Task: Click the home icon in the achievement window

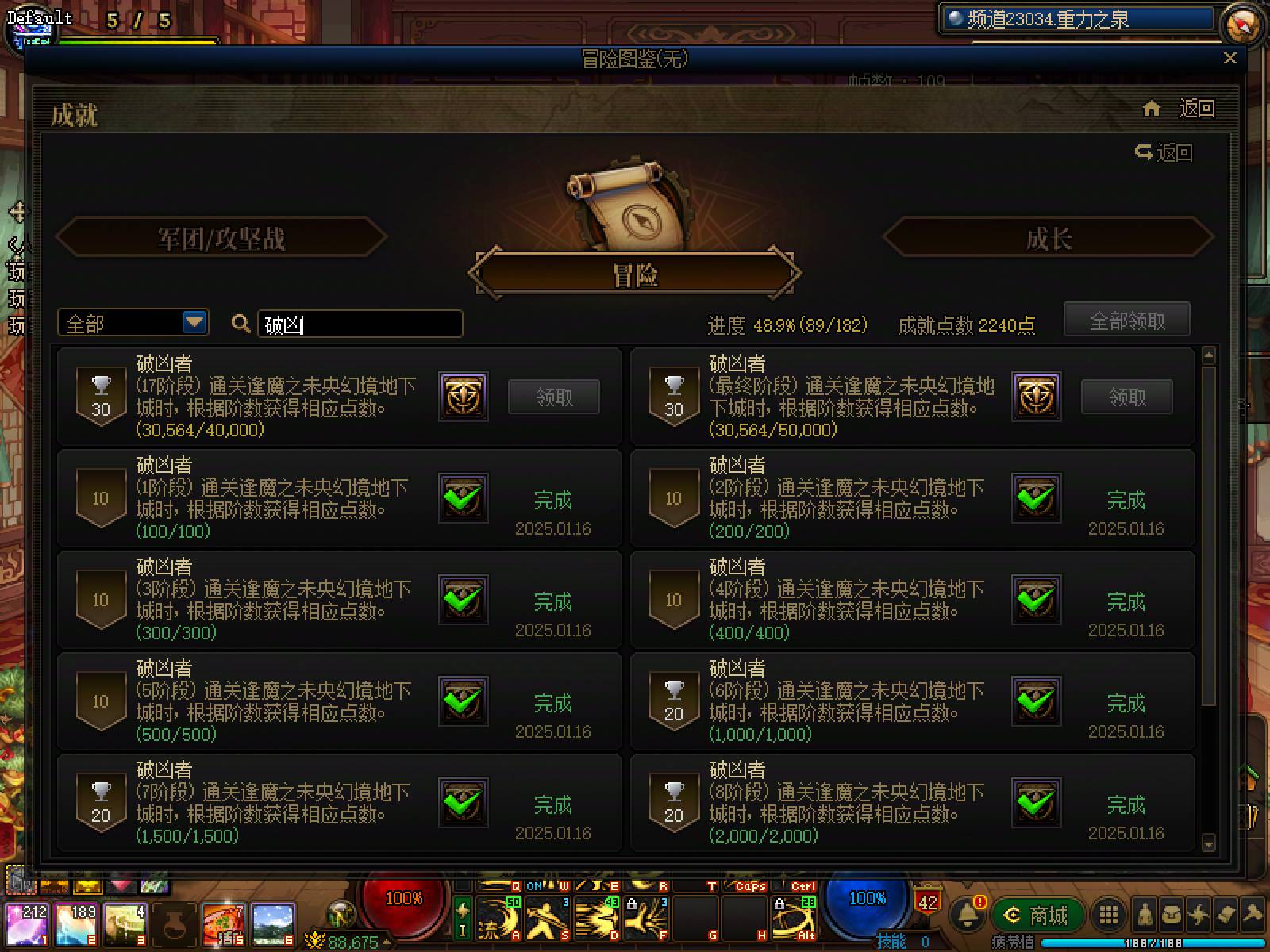Action: (x=1152, y=110)
